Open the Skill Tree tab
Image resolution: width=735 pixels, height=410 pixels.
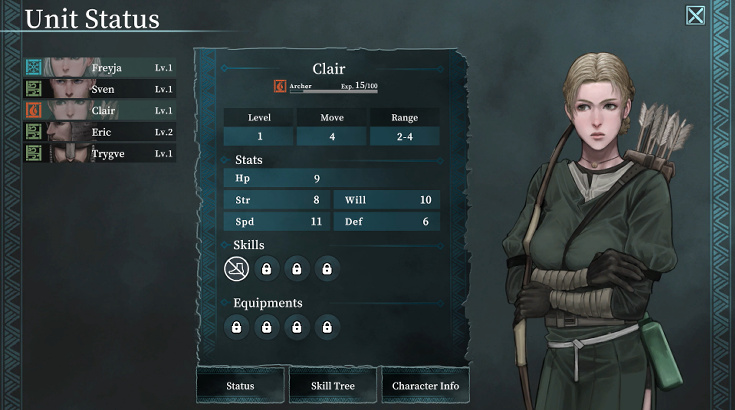(333, 385)
